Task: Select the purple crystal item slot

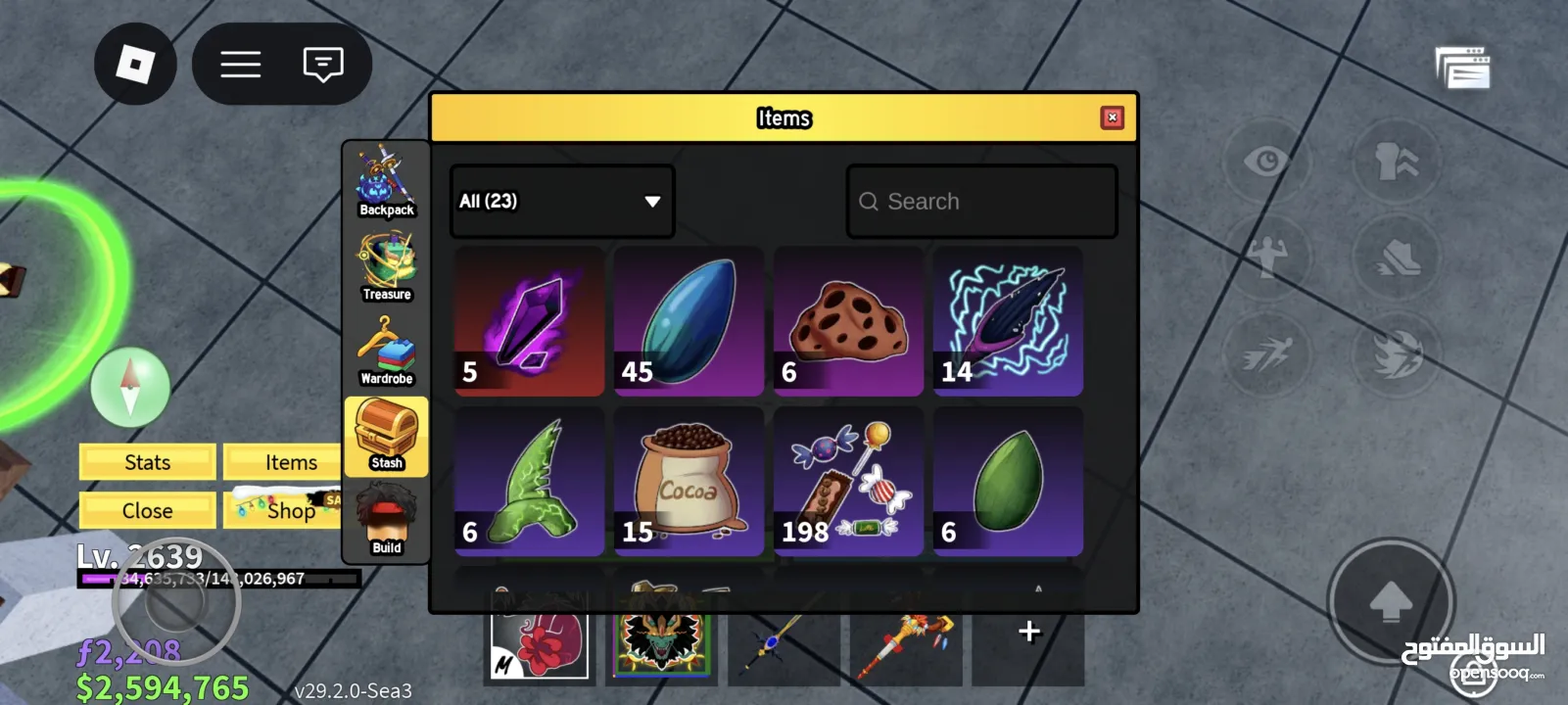Action: coord(529,321)
